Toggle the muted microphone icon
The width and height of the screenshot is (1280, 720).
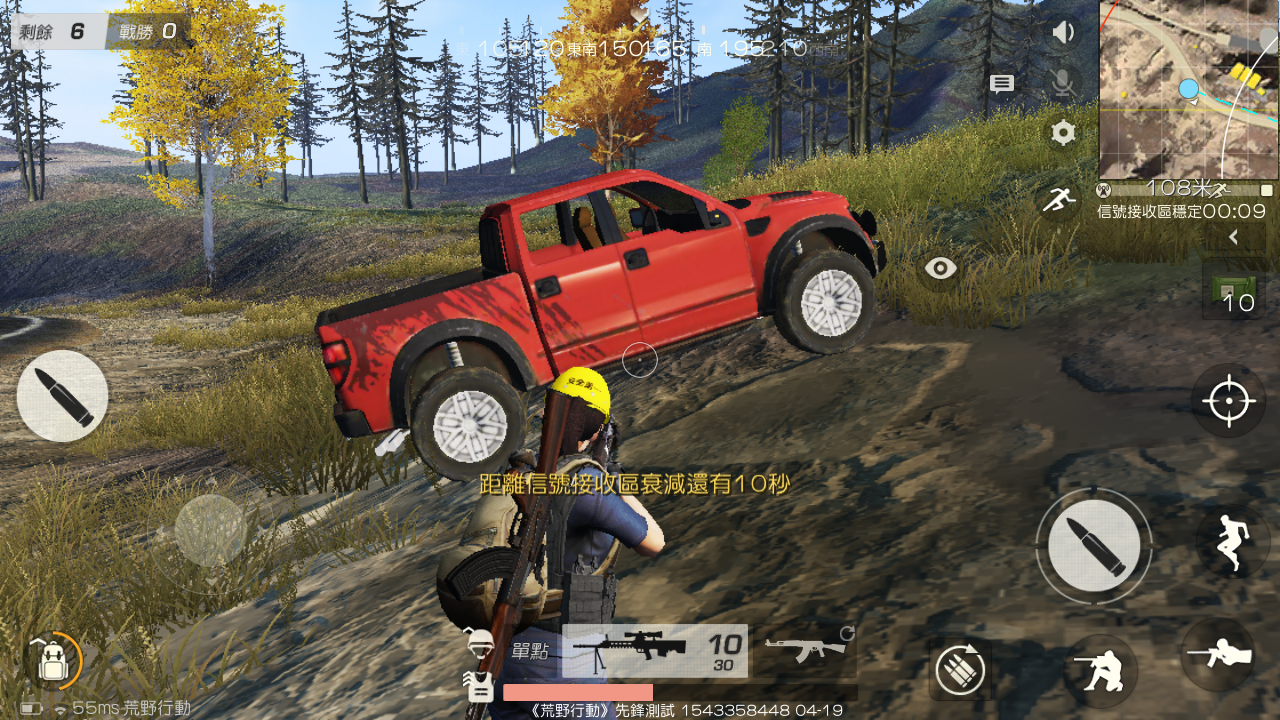tap(1063, 83)
